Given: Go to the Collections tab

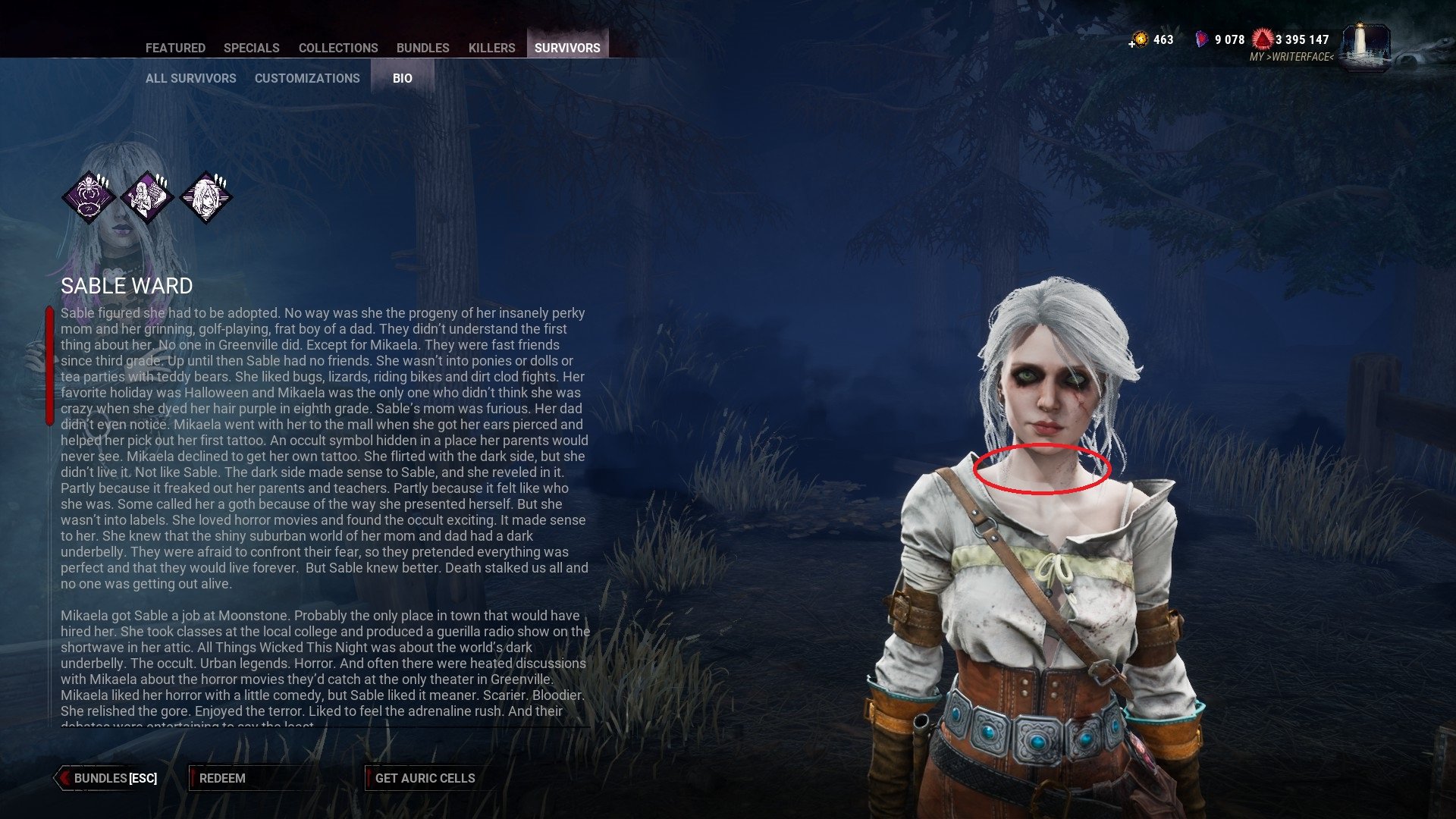Looking at the screenshot, I should (x=338, y=48).
